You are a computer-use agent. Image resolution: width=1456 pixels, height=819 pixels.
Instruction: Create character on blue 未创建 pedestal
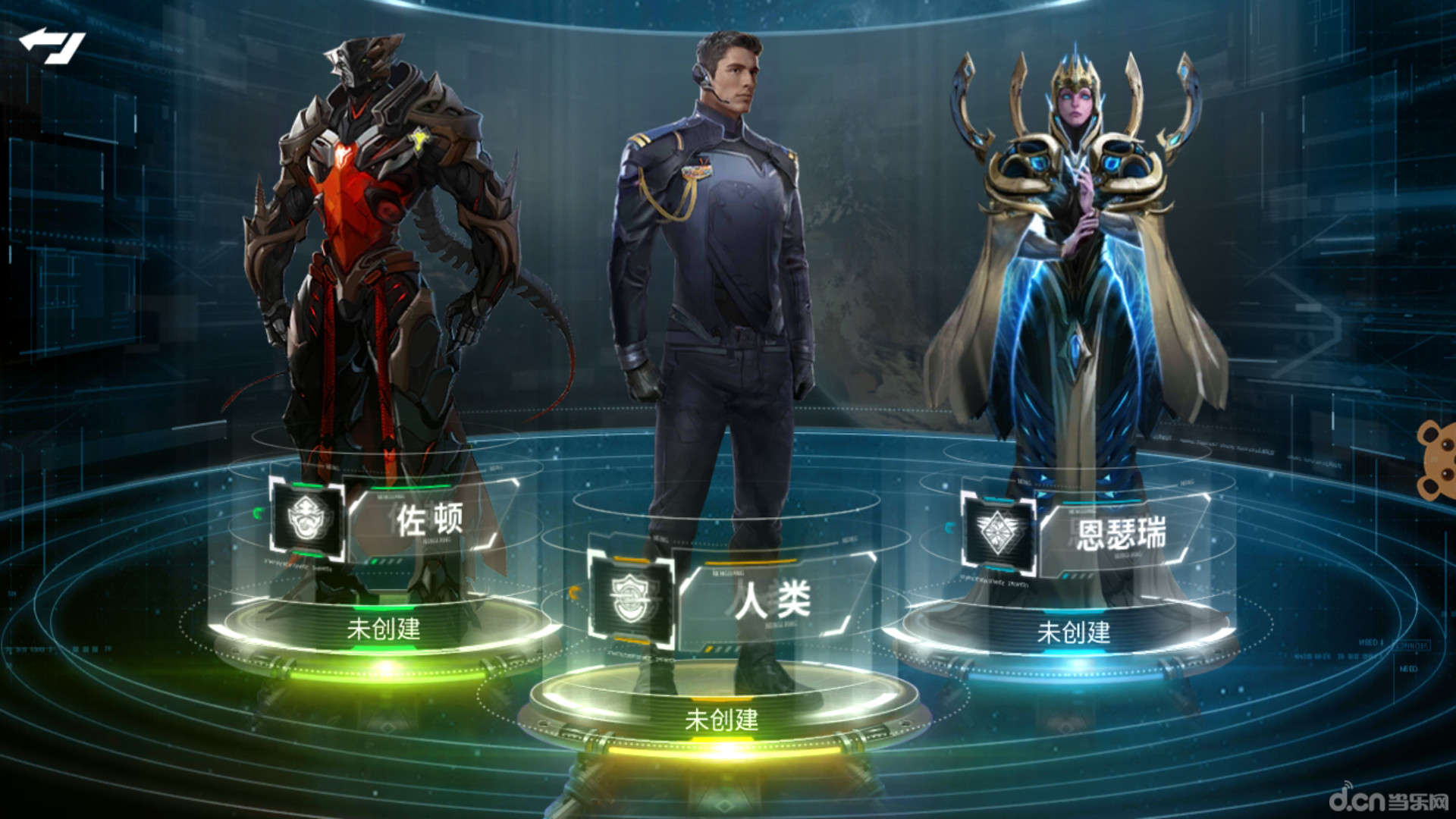click(1073, 632)
